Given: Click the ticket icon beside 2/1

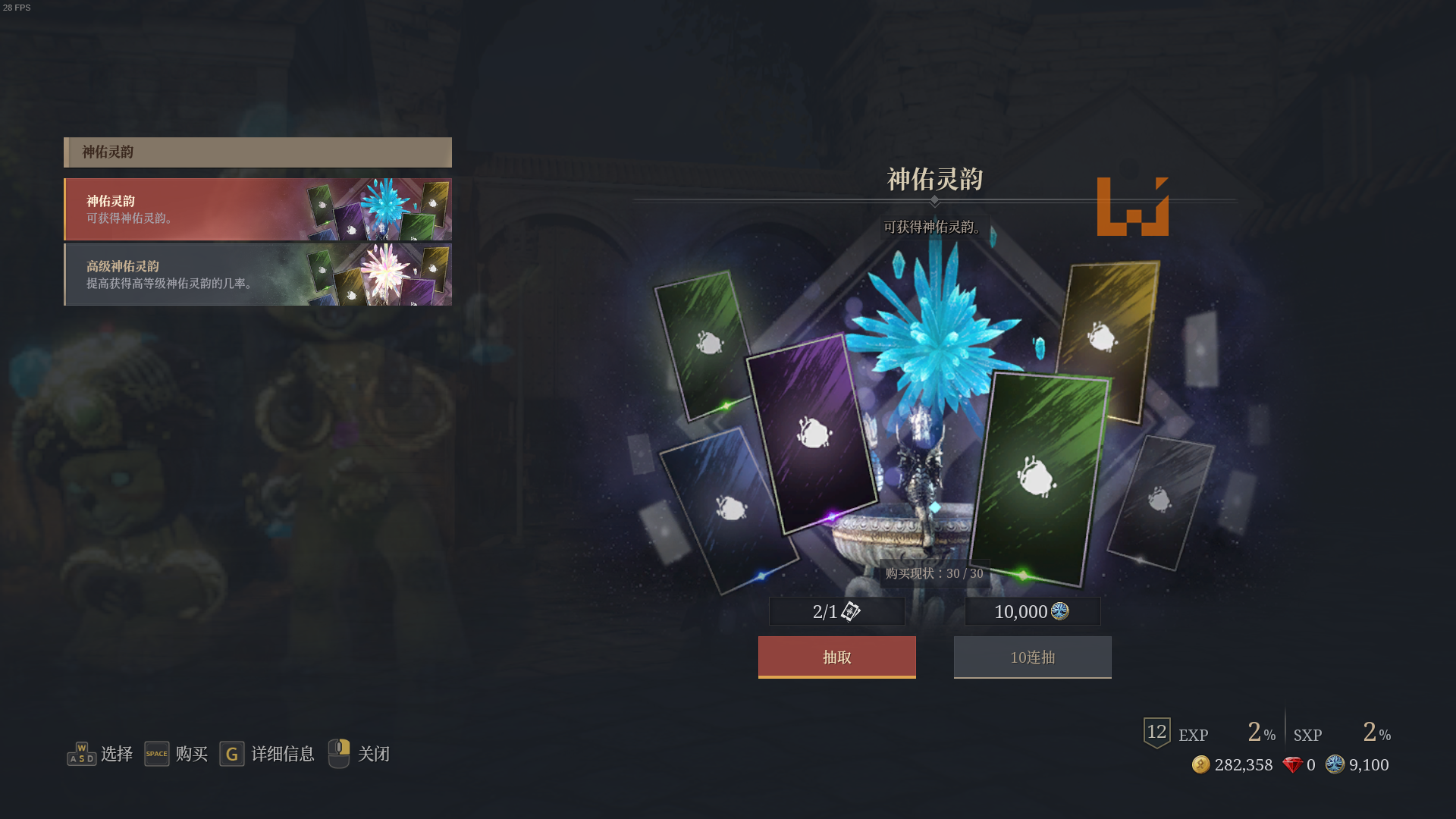Looking at the screenshot, I should [852, 612].
